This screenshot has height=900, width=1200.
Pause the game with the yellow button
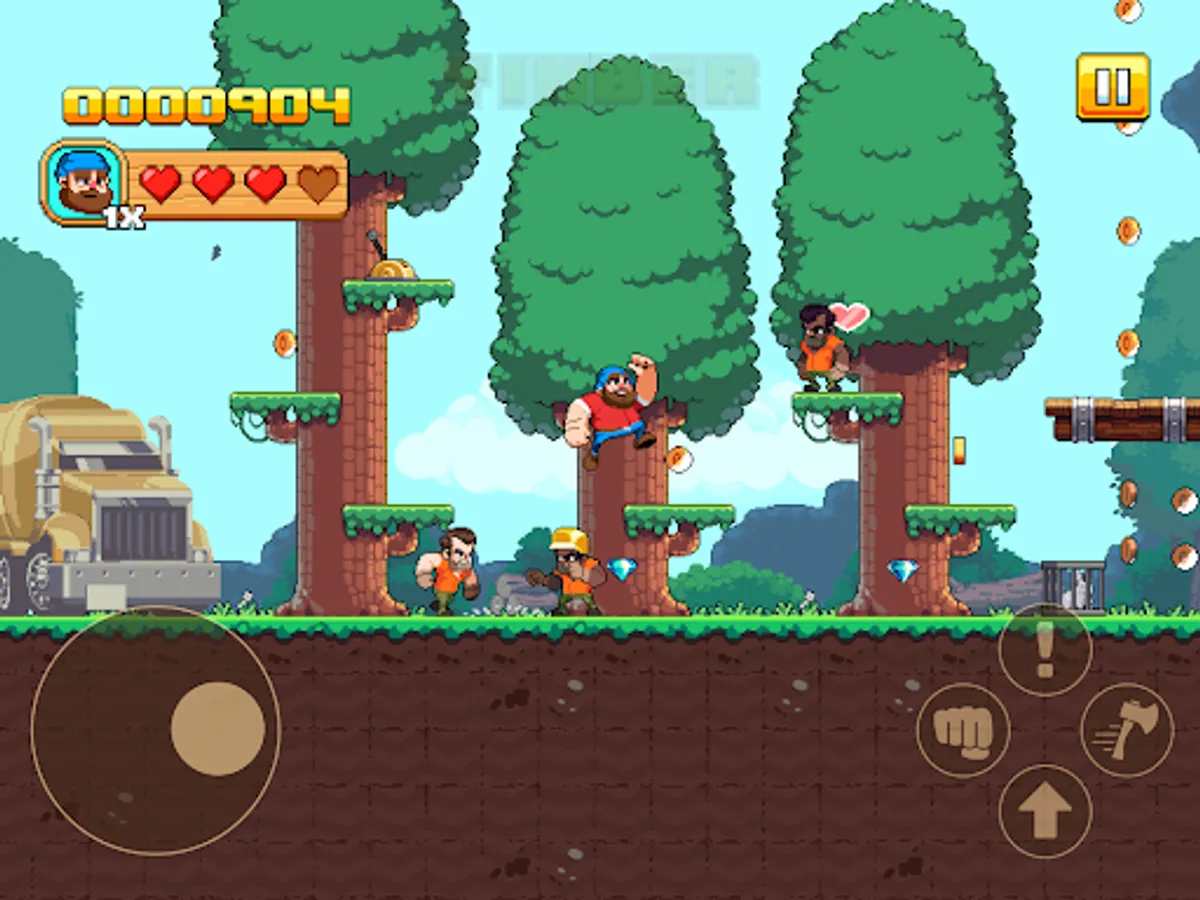click(1112, 87)
